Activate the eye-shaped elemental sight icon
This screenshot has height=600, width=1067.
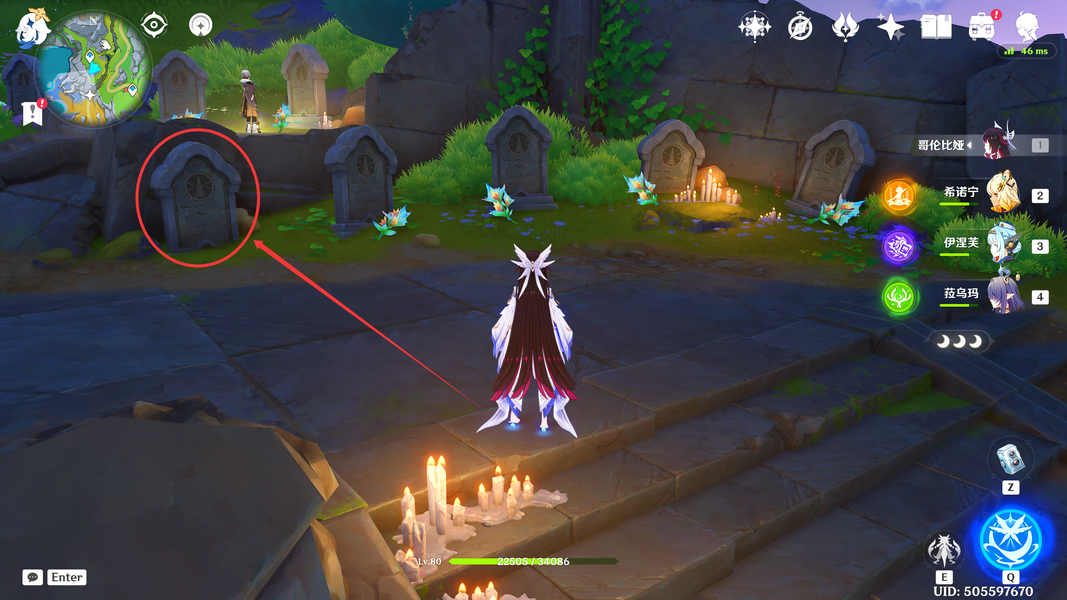[154, 24]
